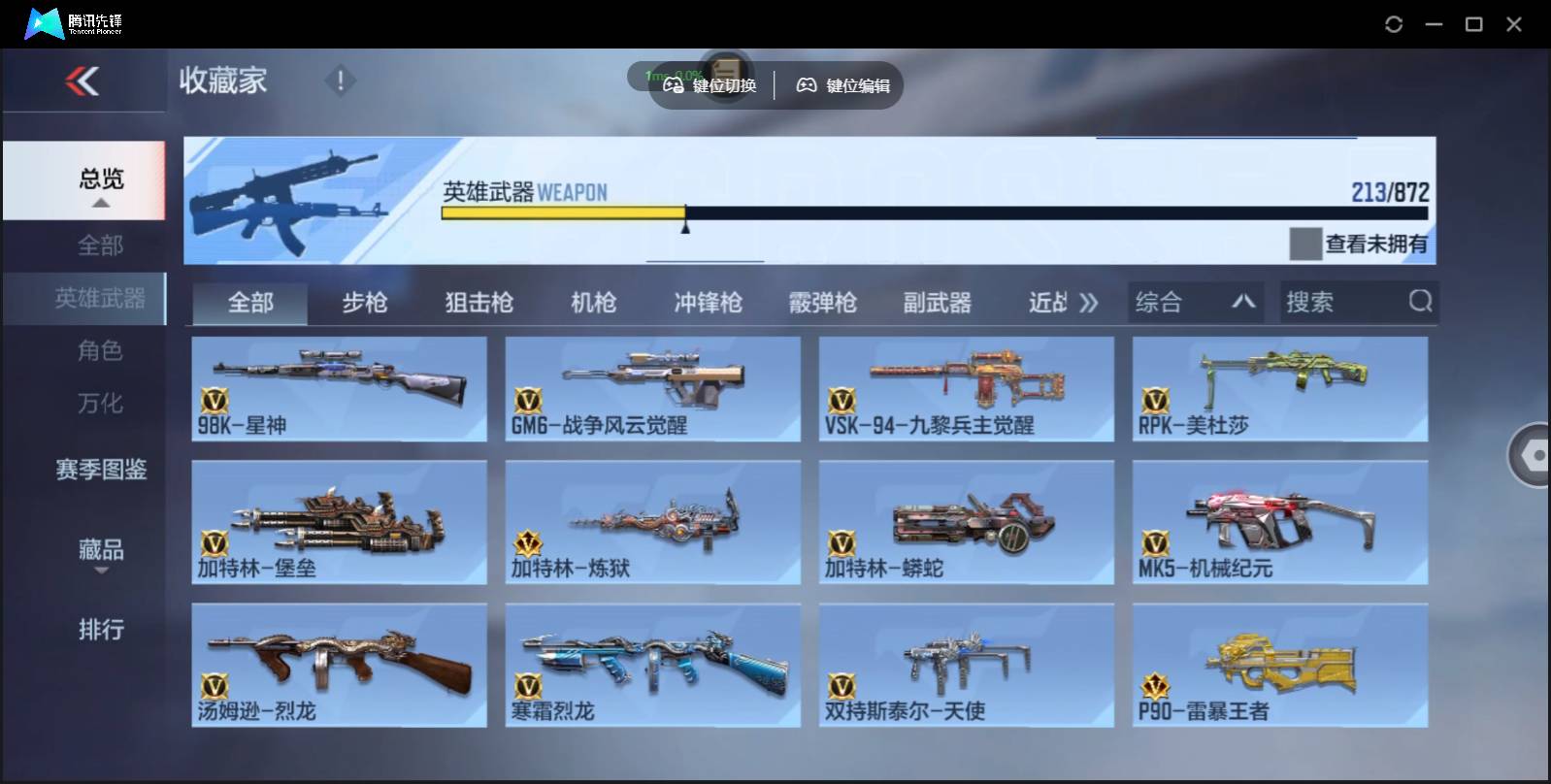Viewport: 1551px width, 784px height.
Task: Open the 排行 section in the sidebar
Action: point(100,630)
